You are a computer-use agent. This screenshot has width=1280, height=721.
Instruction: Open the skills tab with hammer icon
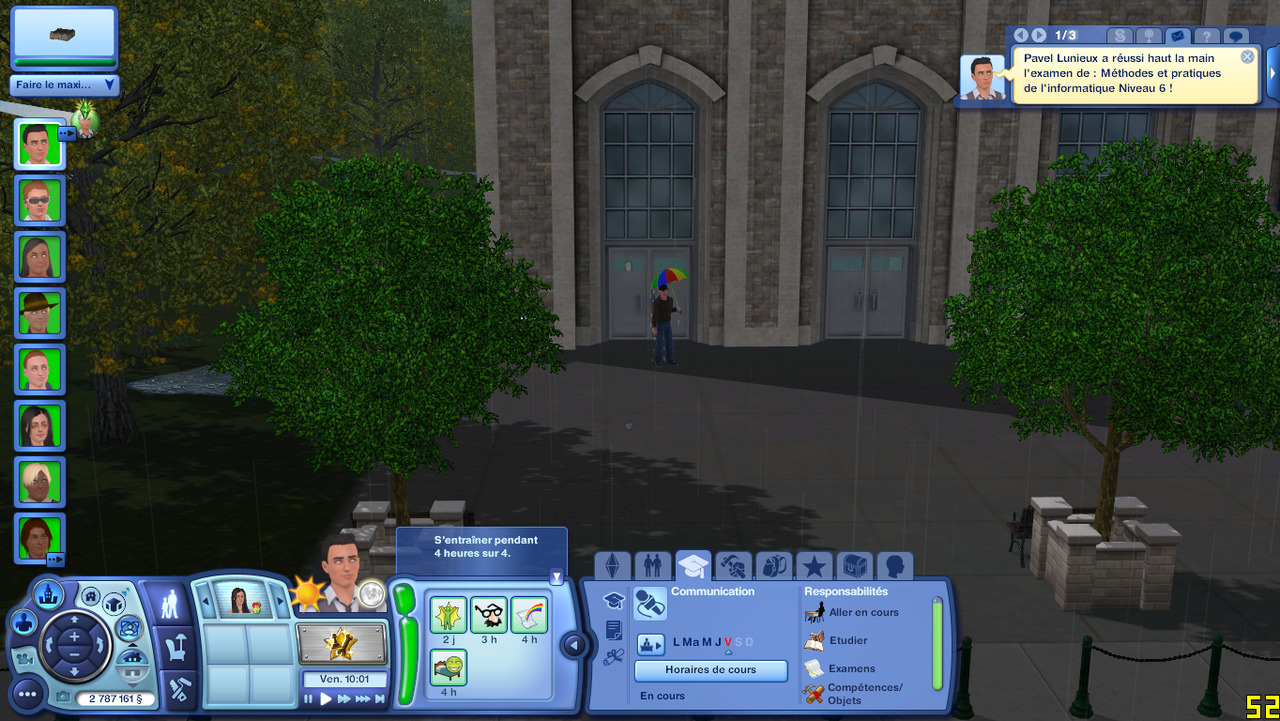point(733,566)
